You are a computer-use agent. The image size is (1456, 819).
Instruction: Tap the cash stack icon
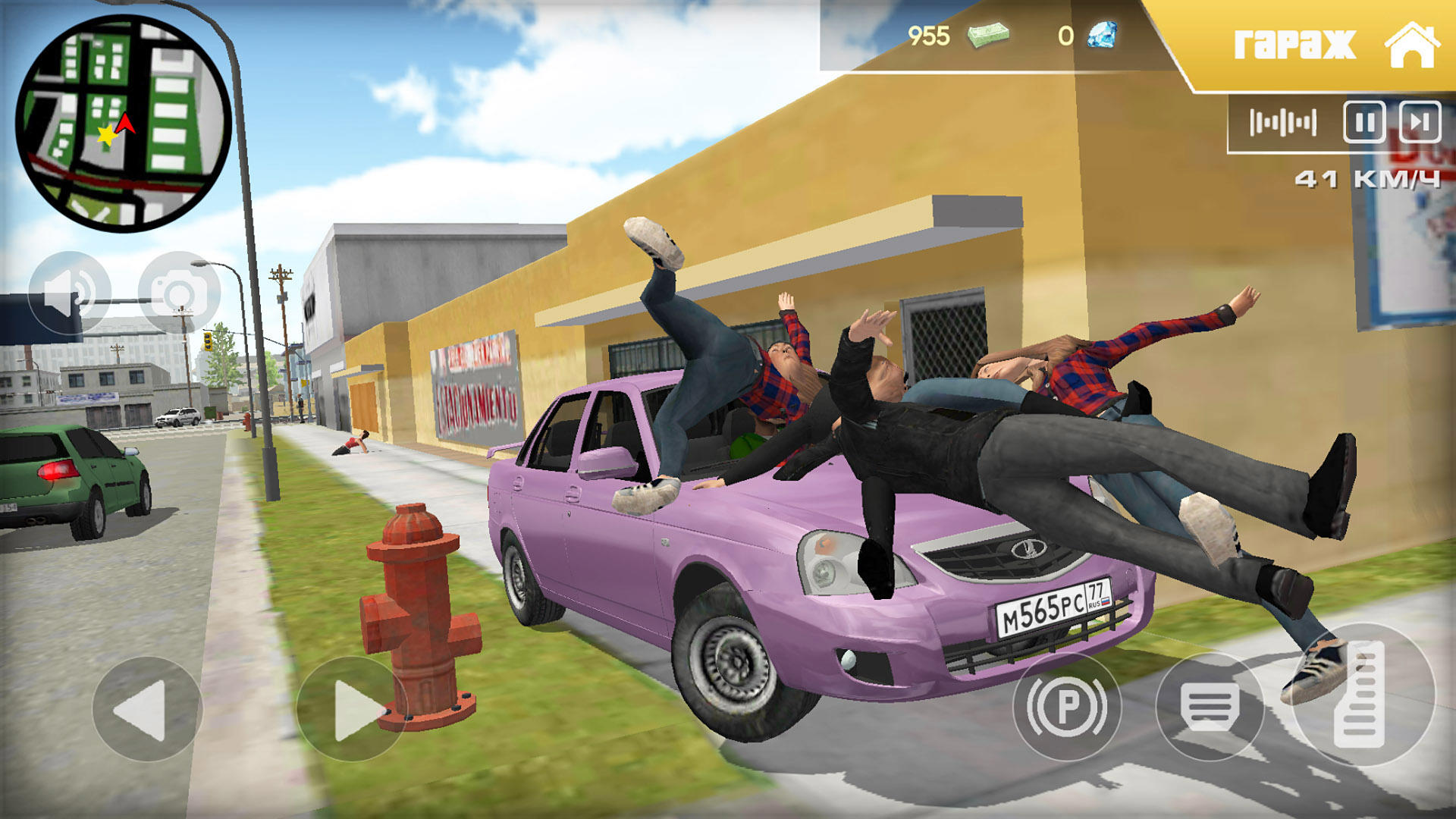988,33
